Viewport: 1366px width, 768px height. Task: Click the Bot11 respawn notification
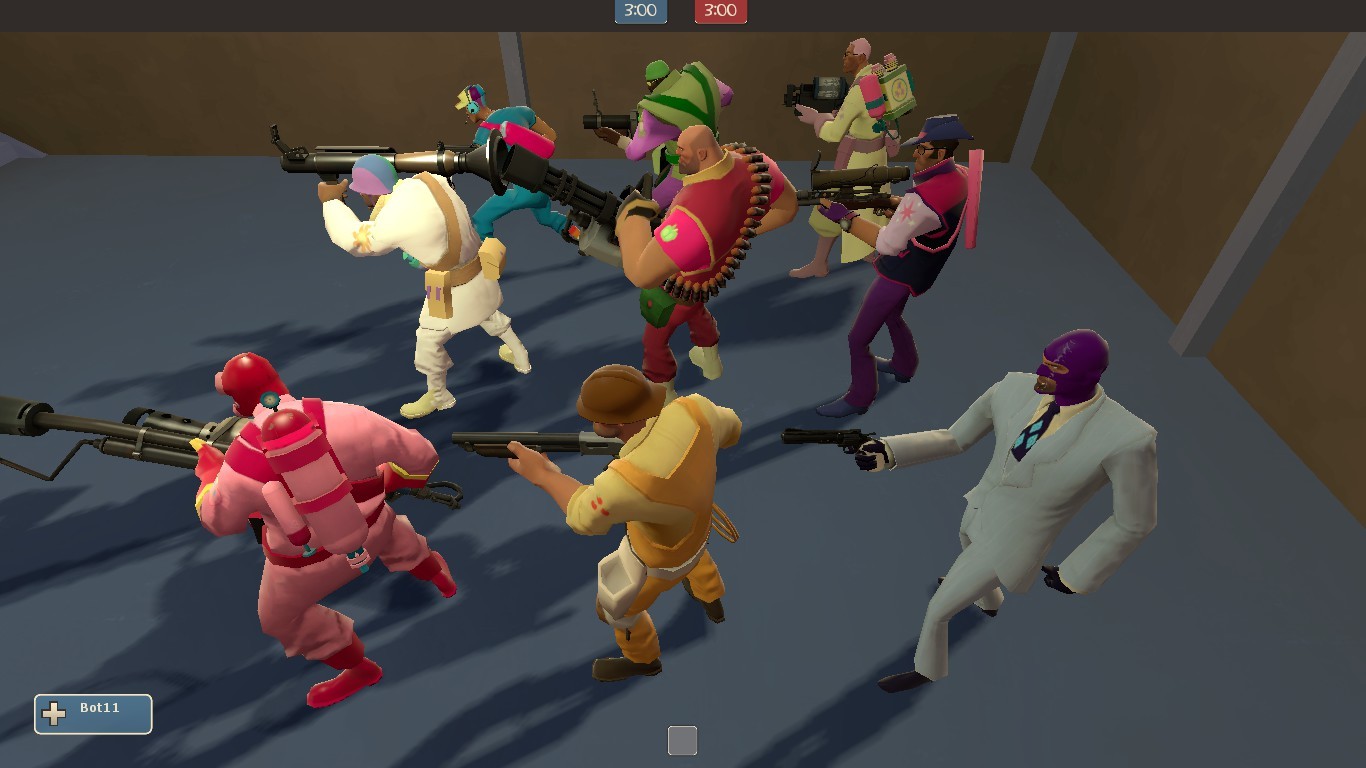(x=94, y=713)
